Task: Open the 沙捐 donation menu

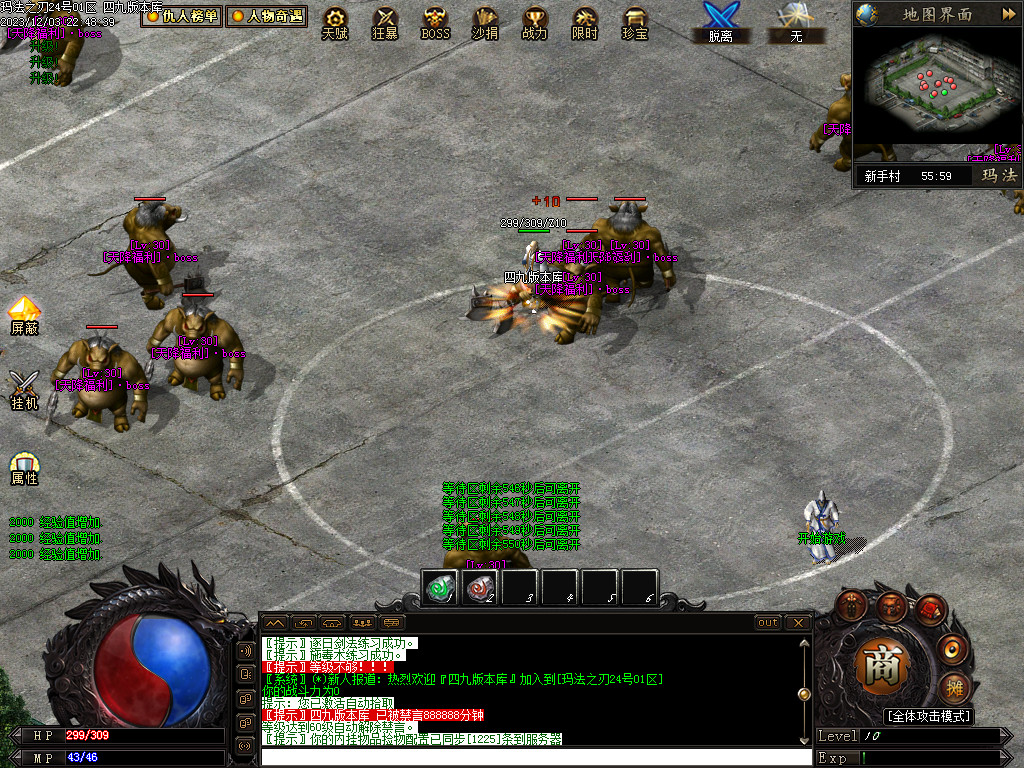Action: click(x=485, y=22)
